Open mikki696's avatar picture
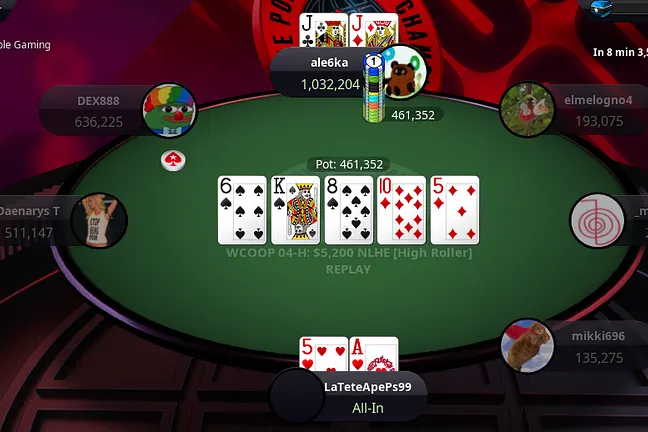This screenshot has width=648, height=432. pyautogui.click(x=526, y=346)
